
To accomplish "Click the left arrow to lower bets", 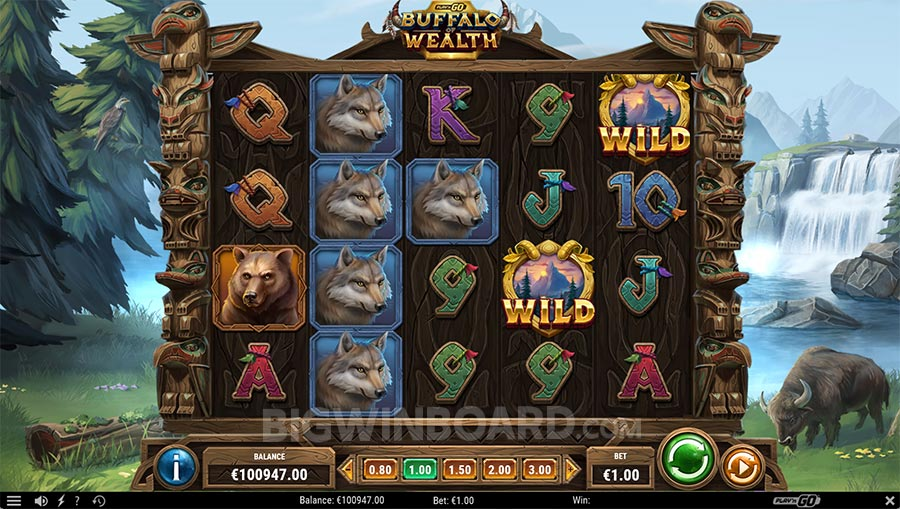I will [348, 469].
